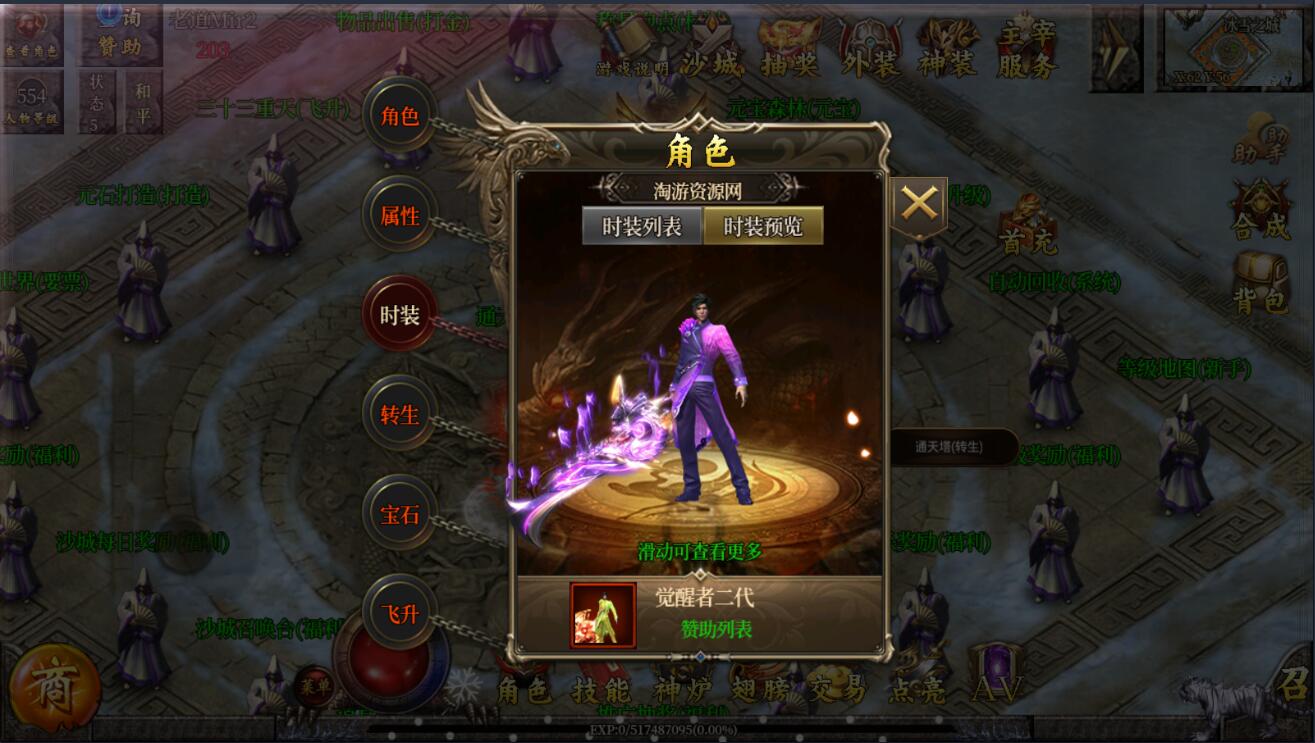Select the 觉醒者二代 costume thumbnail
The image size is (1315, 743).
[603, 615]
